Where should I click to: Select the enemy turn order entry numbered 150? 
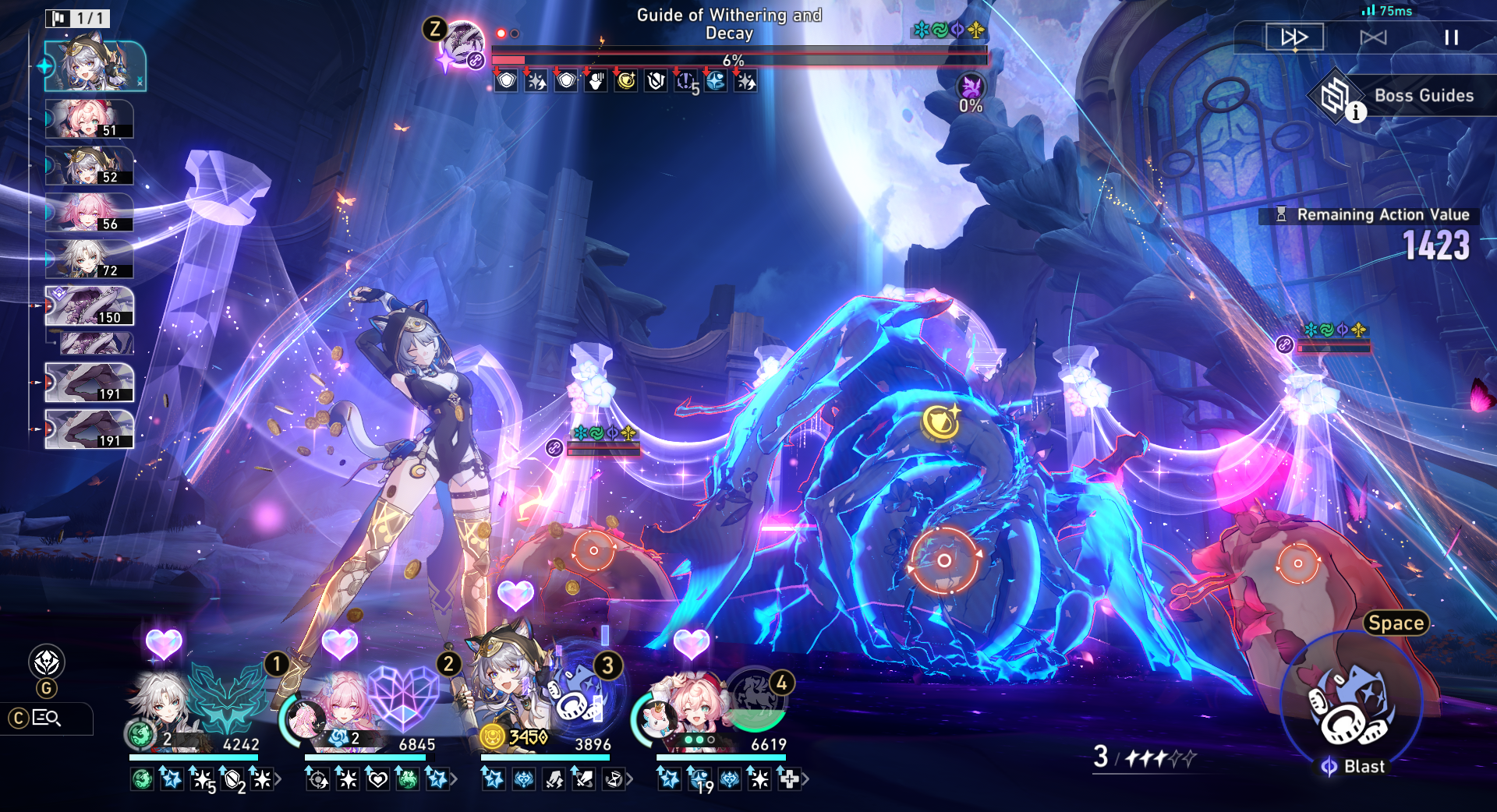pos(89,305)
